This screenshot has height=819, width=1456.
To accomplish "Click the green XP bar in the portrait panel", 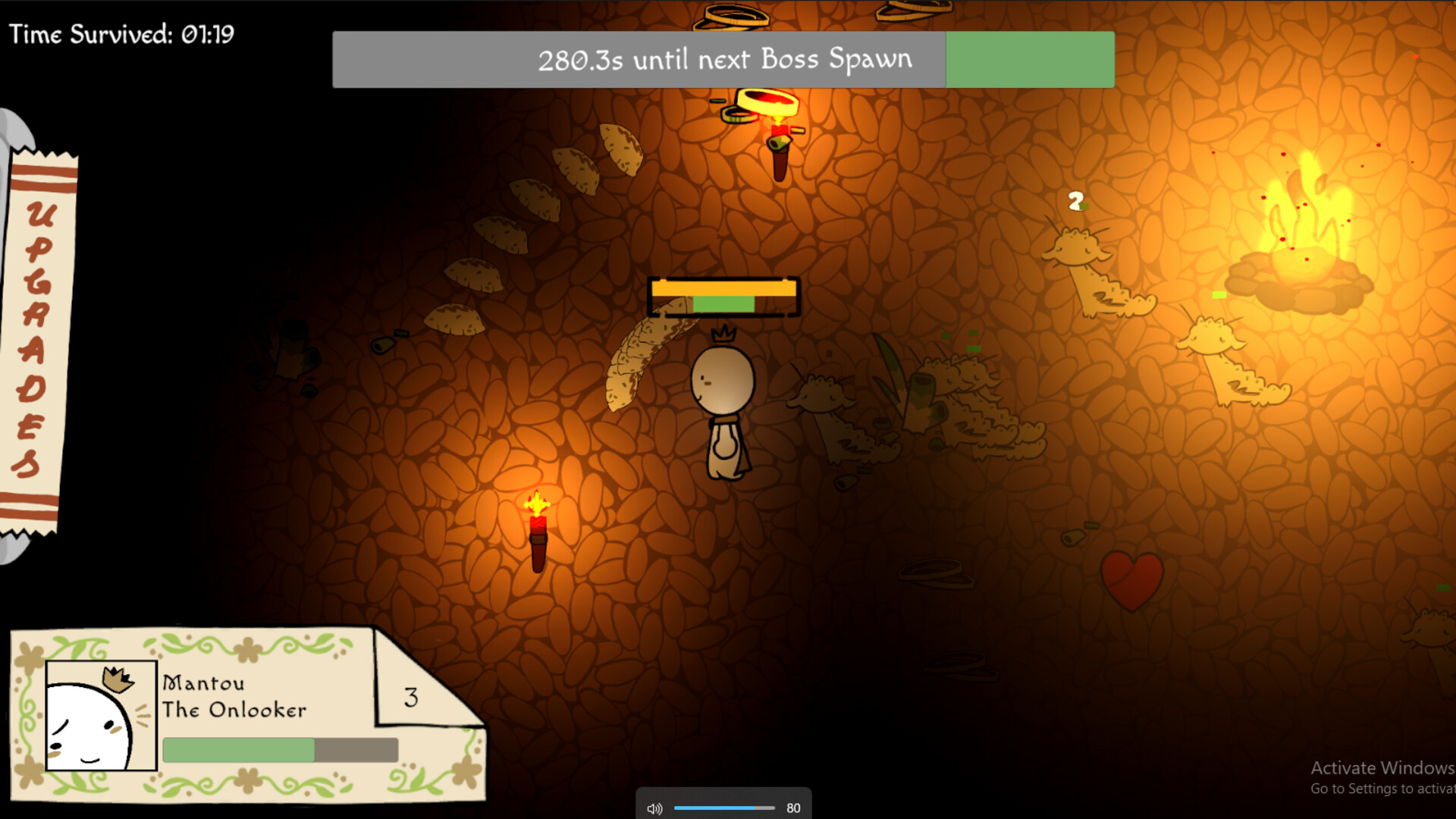I will (x=239, y=749).
